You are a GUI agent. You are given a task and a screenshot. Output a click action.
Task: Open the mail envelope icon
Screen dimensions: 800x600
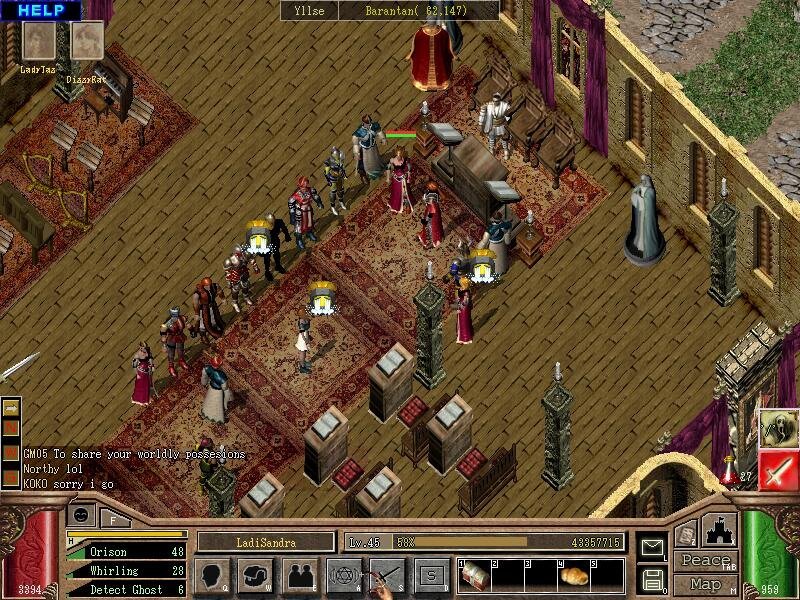654,548
